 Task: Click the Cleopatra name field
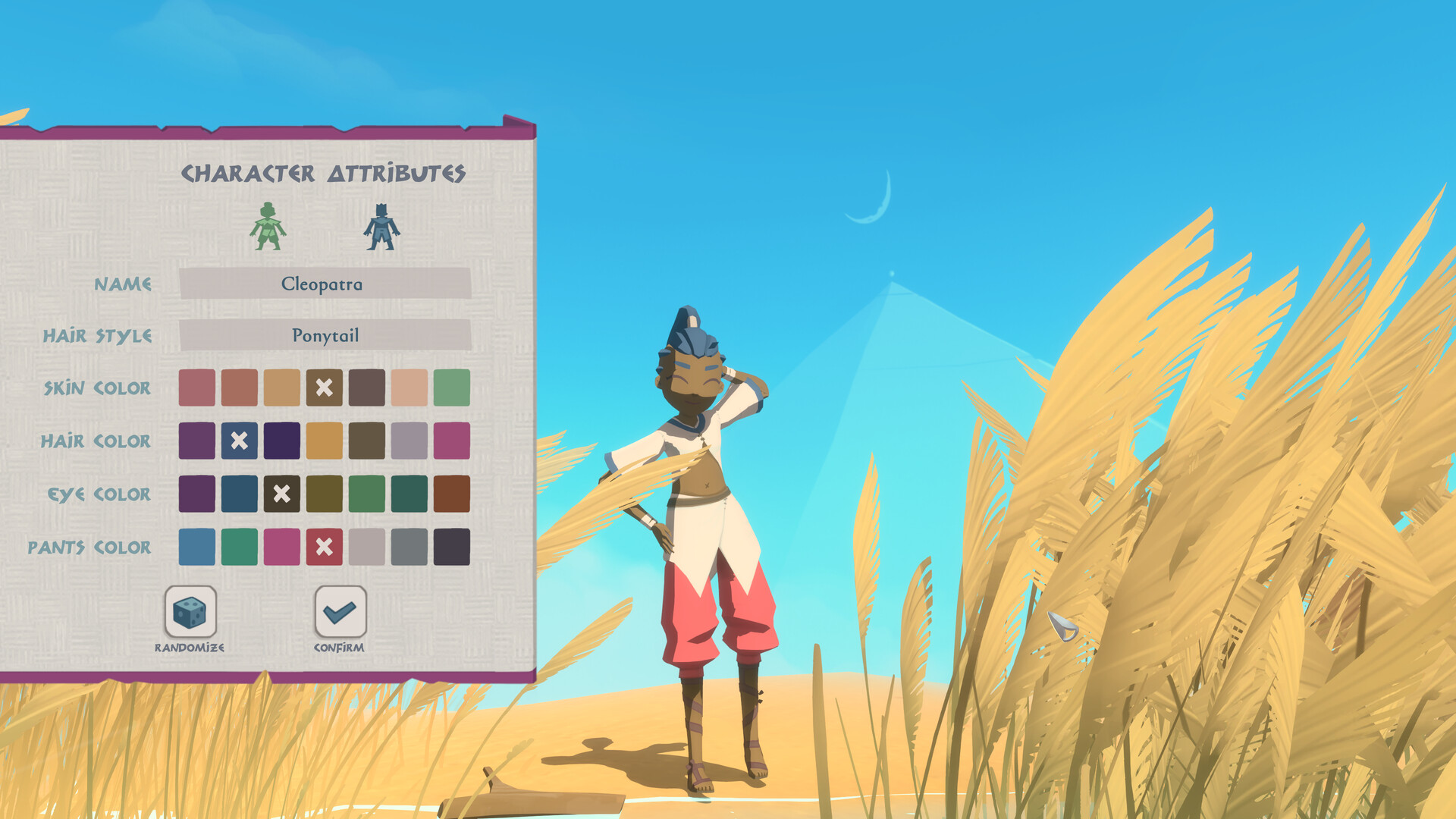click(325, 284)
